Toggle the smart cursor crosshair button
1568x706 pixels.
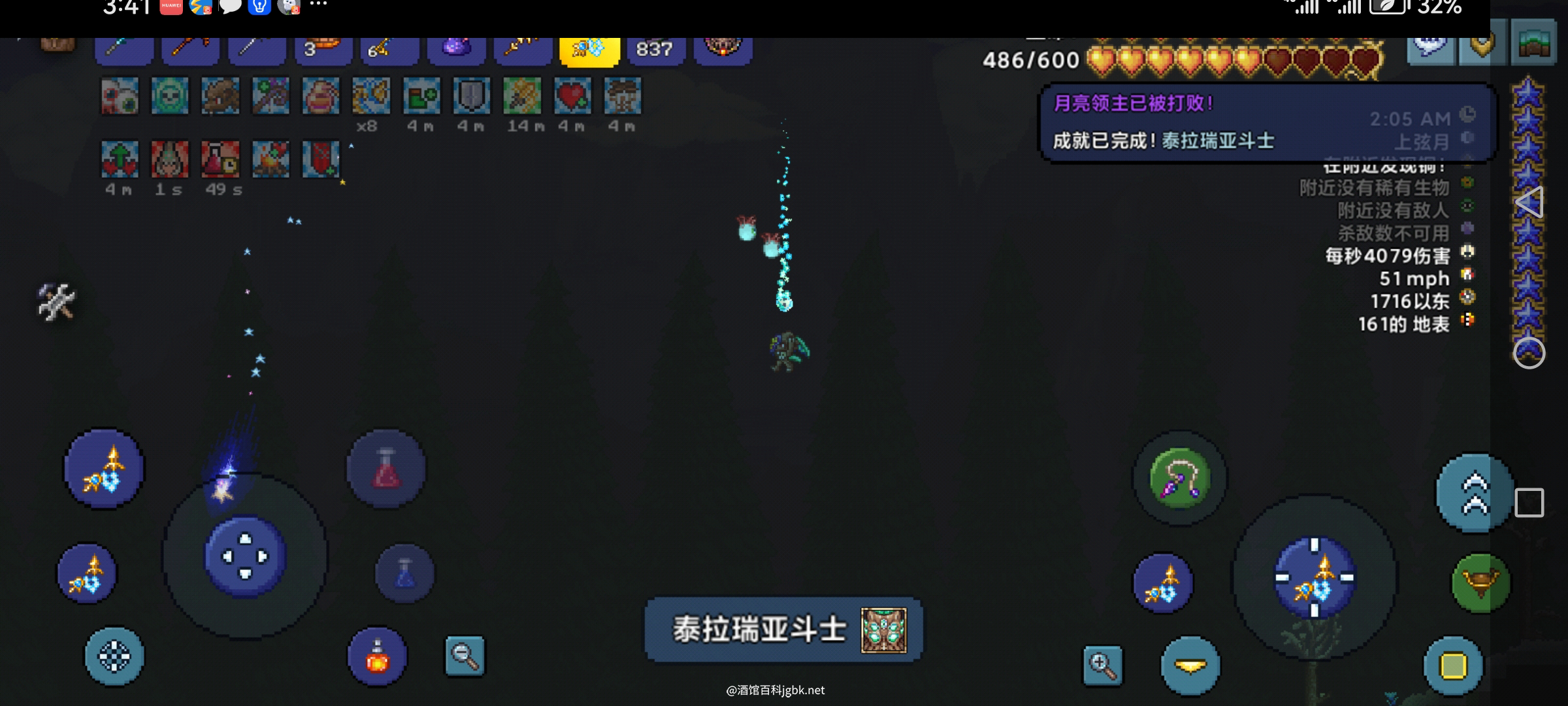pyautogui.click(x=114, y=656)
